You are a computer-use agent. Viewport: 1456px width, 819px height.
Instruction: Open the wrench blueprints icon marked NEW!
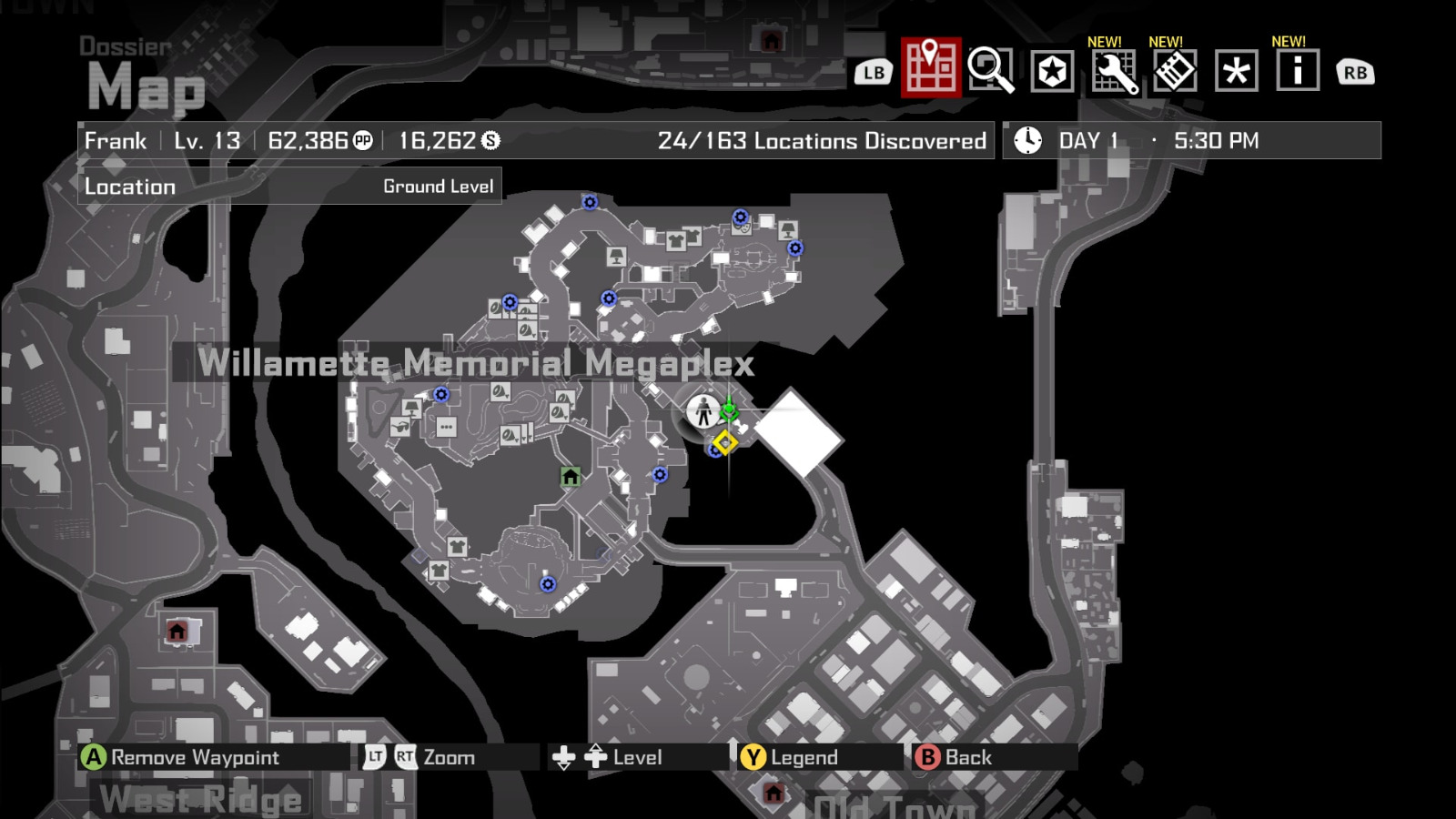1114,69
